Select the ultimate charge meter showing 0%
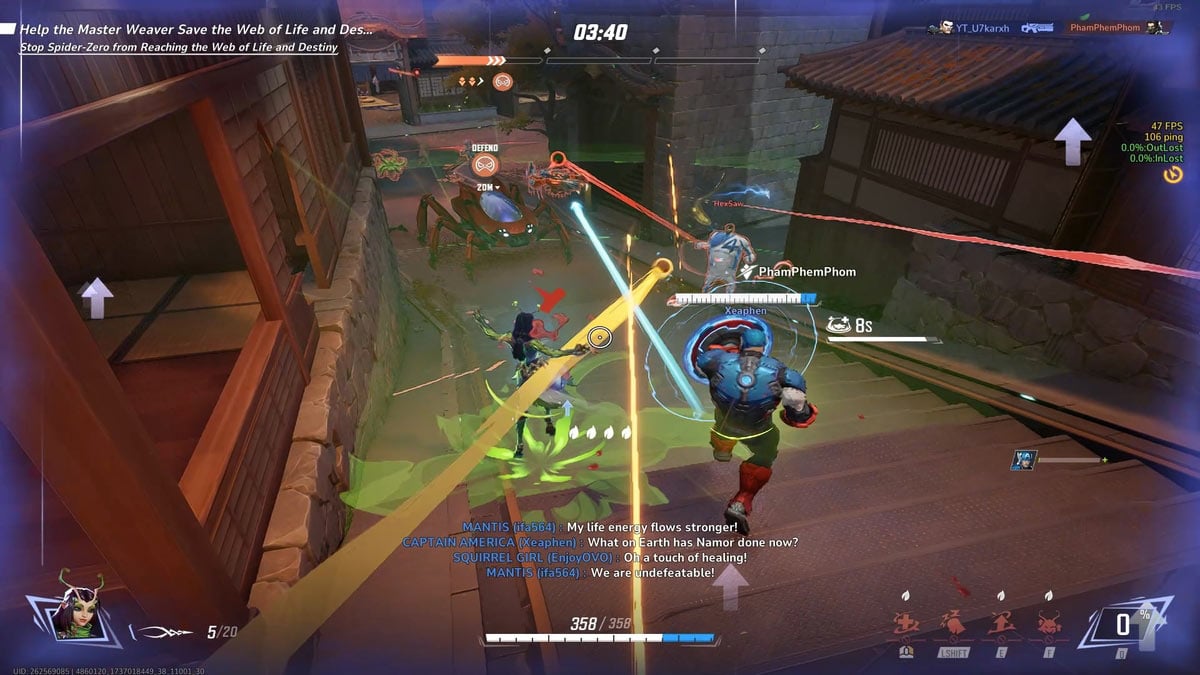This screenshot has width=1200, height=675. click(1124, 625)
